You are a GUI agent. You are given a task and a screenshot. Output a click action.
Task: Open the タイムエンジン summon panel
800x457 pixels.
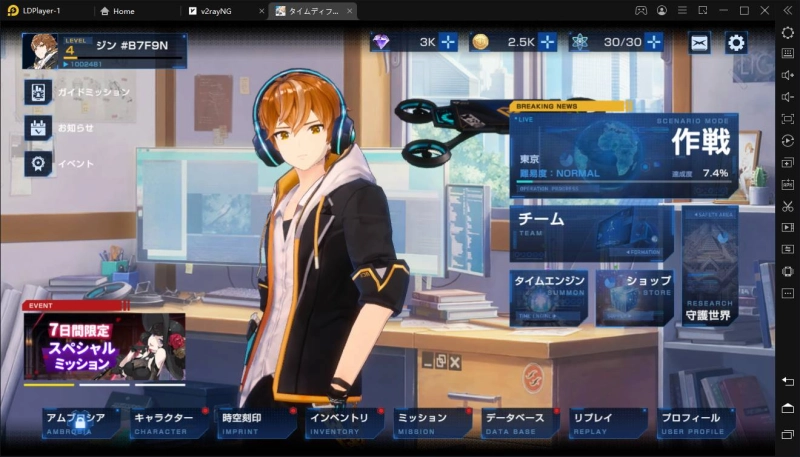550,295
